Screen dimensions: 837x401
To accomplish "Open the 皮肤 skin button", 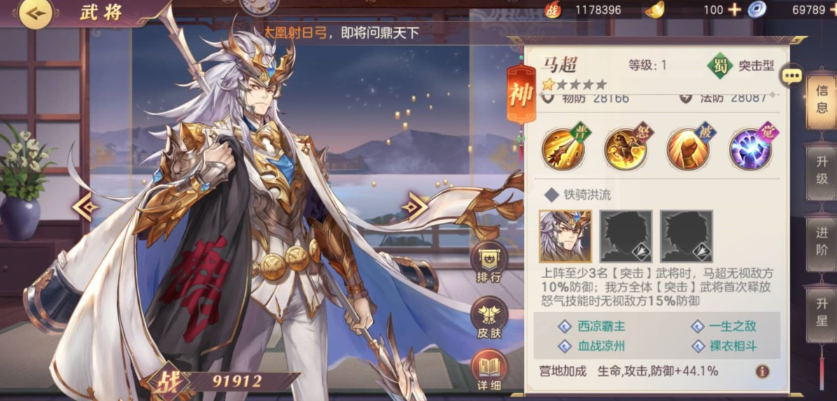I will (488, 317).
